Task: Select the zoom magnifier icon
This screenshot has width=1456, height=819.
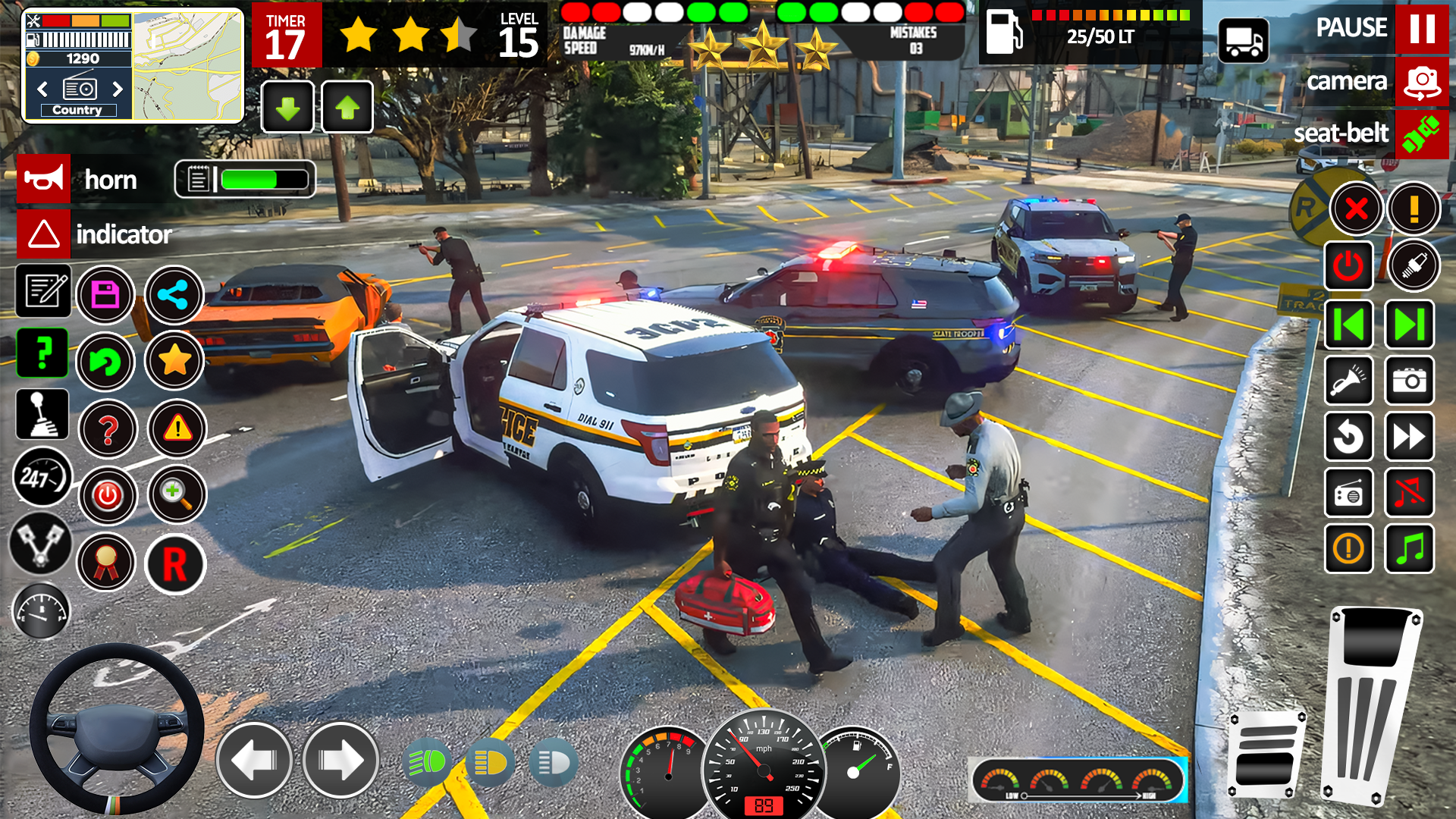Action: coord(177,494)
